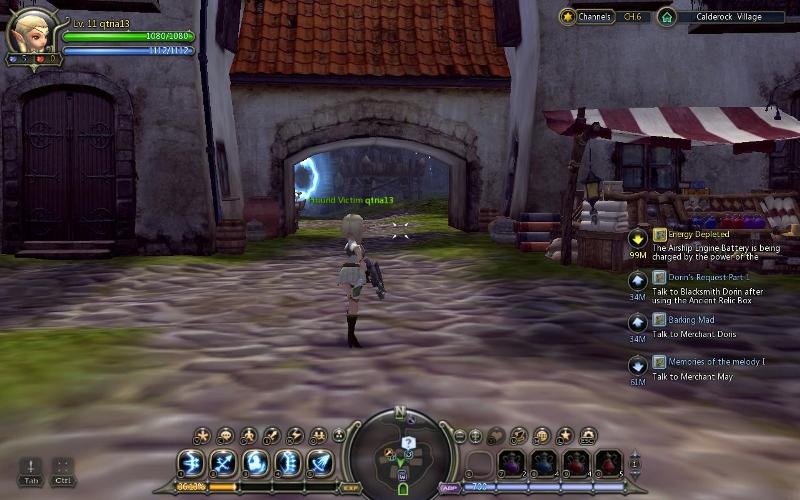Image resolution: width=800 pixels, height=500 pixels.
Task: Activate the first bow skill in hotbar
Action: tap(192, 463)
